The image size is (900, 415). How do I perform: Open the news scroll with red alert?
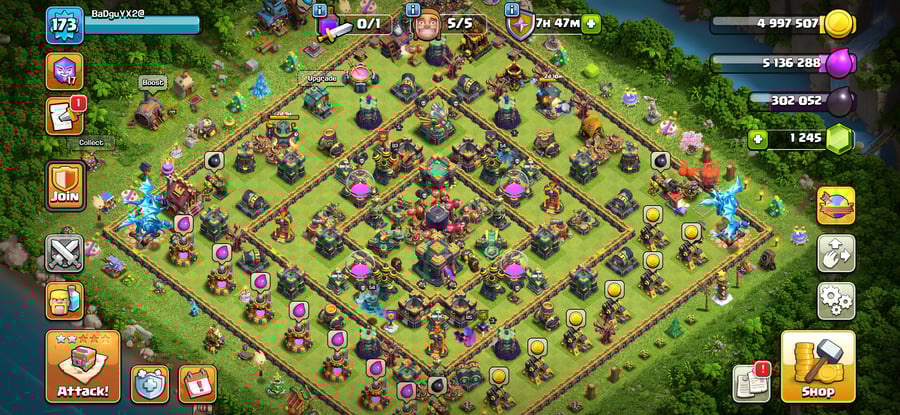click(x=64, y=116)
